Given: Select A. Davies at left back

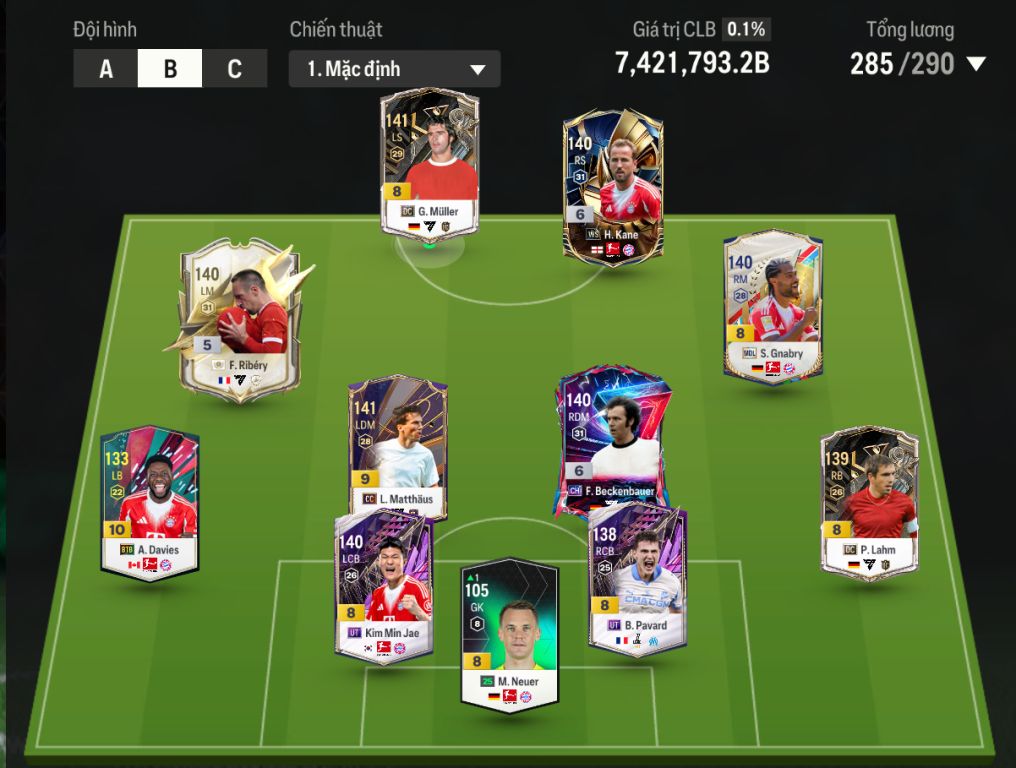Looking at the screenshot, I should [150, 503].
